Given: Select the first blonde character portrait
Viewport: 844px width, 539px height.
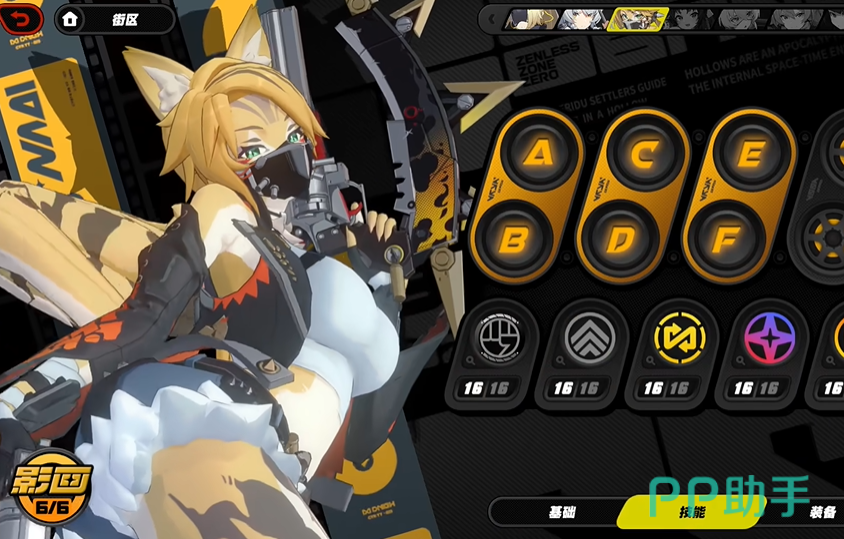Looking at the screenshot, I should [531, 18].
